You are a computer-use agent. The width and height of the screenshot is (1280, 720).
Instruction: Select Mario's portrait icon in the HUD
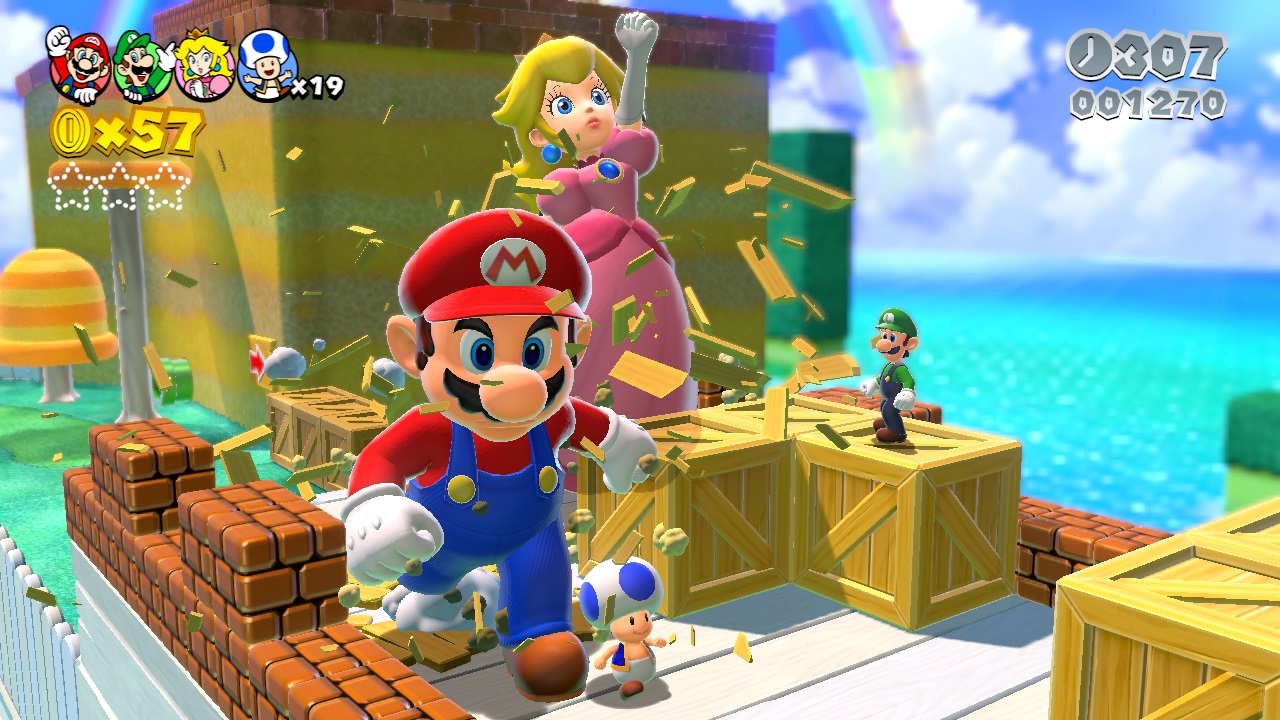tap(82, 68)
